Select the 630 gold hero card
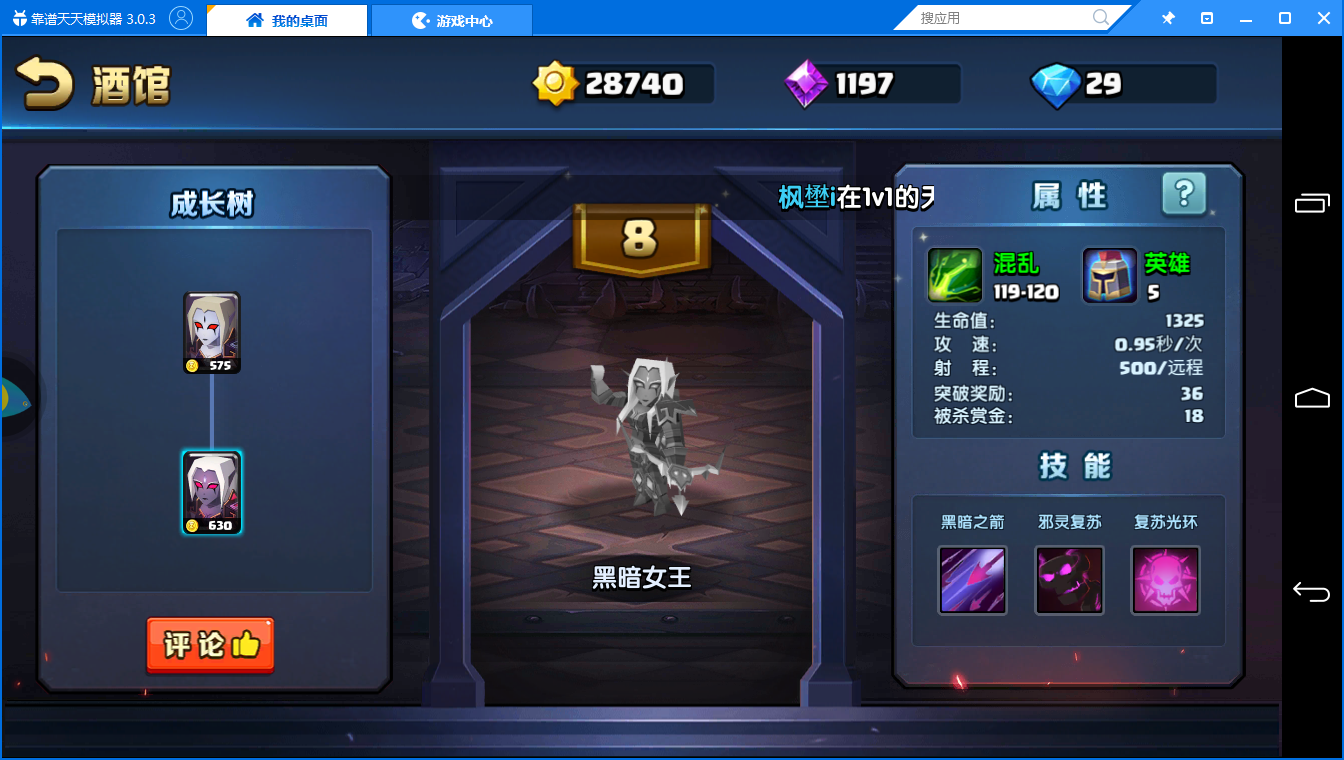This screenshot has width=1344, height=760. (x=212, y=493)
